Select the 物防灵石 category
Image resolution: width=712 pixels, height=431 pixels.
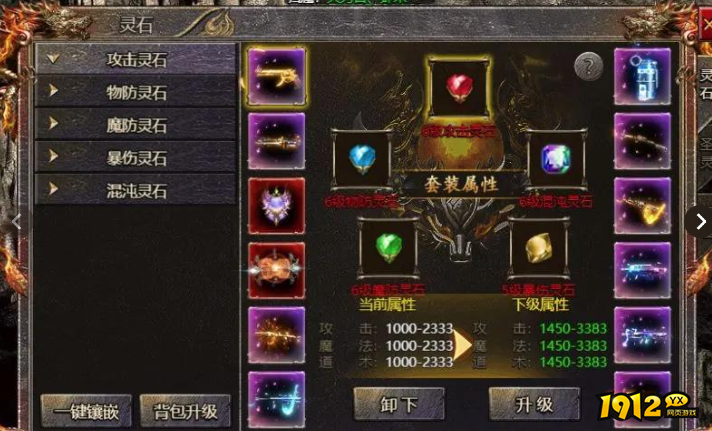point(136,92)
